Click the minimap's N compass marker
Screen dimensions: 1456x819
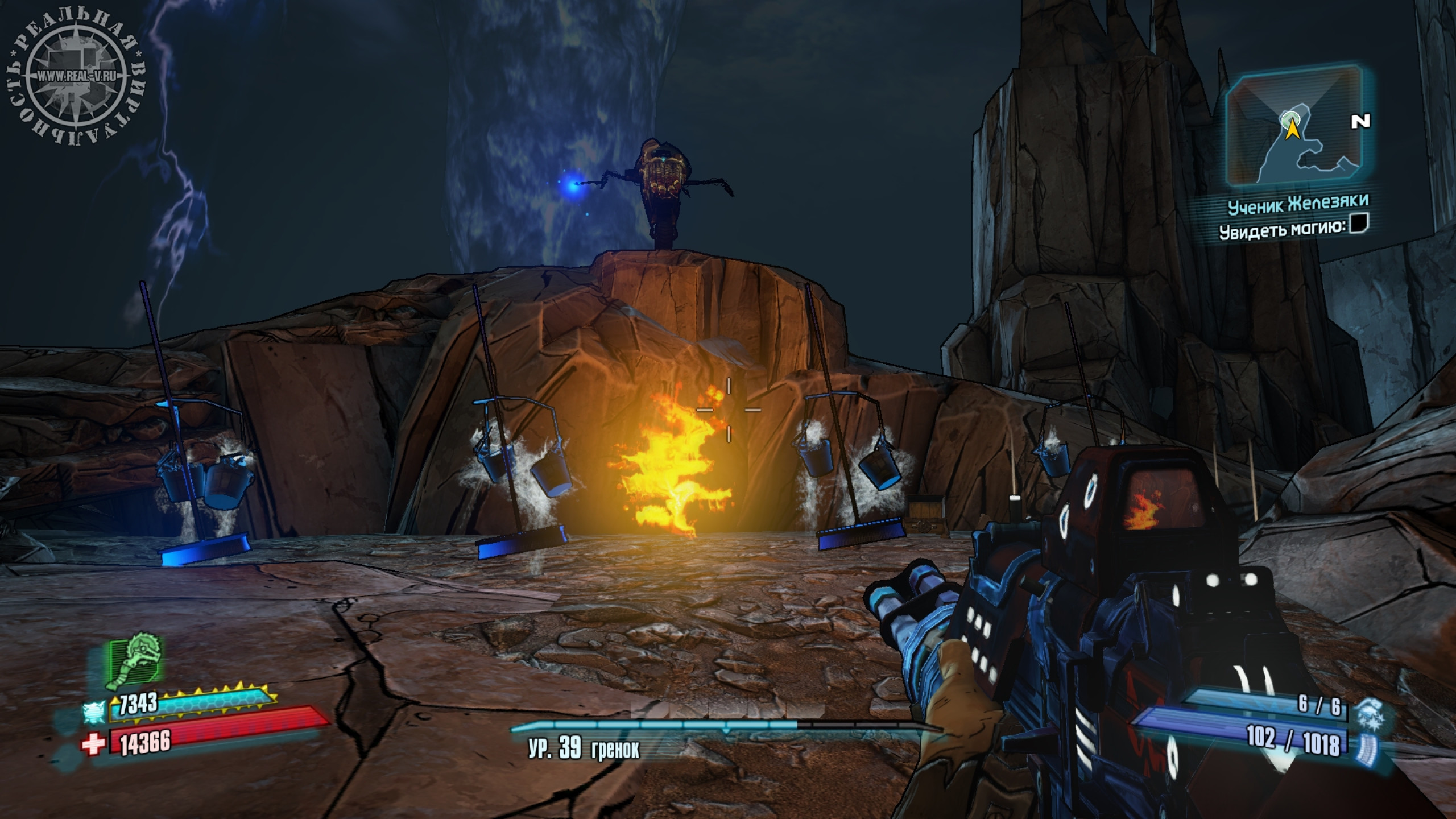click(1360, 121)
